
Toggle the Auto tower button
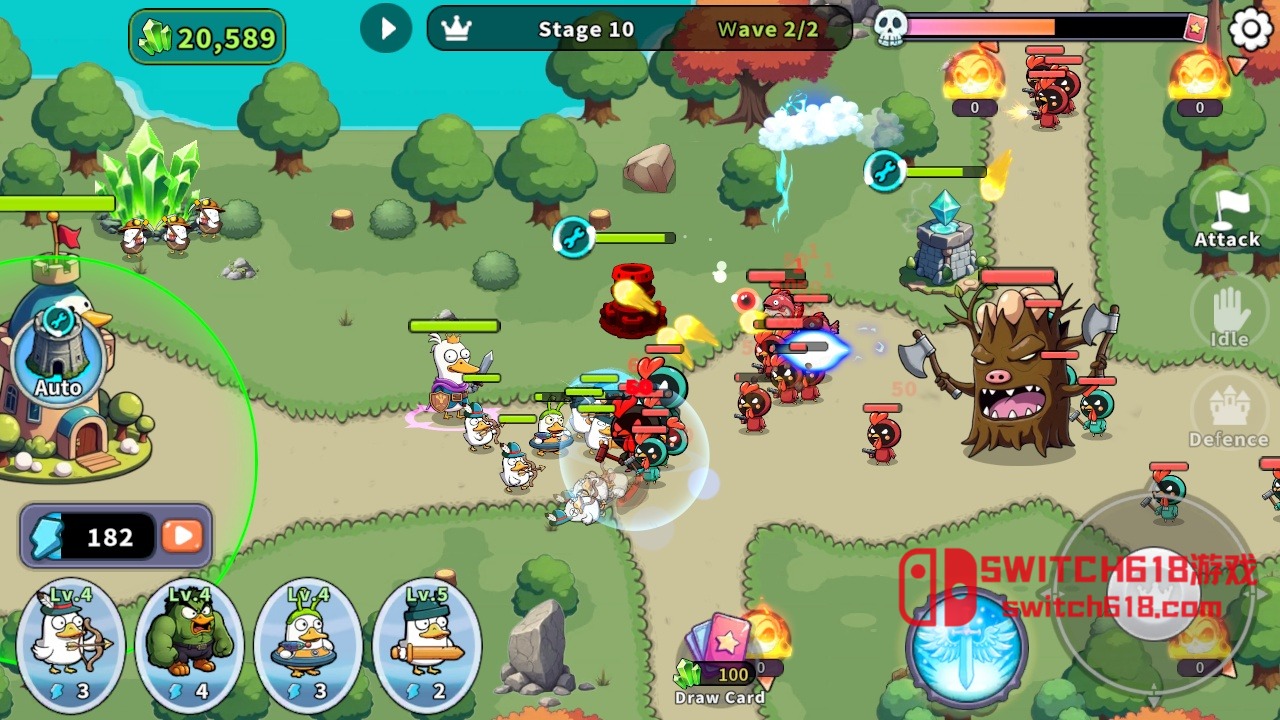pyautogui.click(x=58, y=354)
